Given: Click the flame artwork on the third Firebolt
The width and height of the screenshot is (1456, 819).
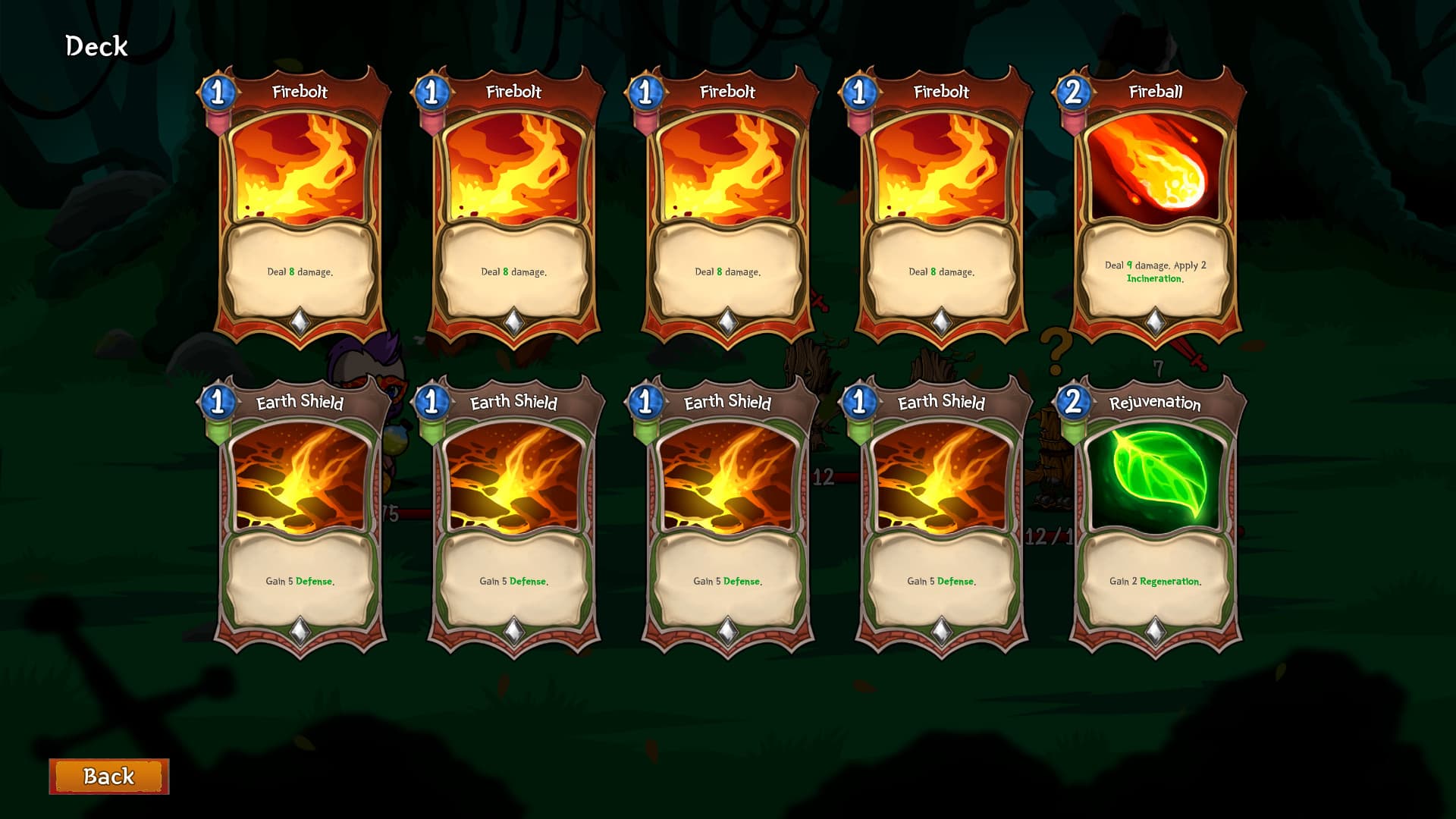Looking at the screenshot, I should (726, 167).
